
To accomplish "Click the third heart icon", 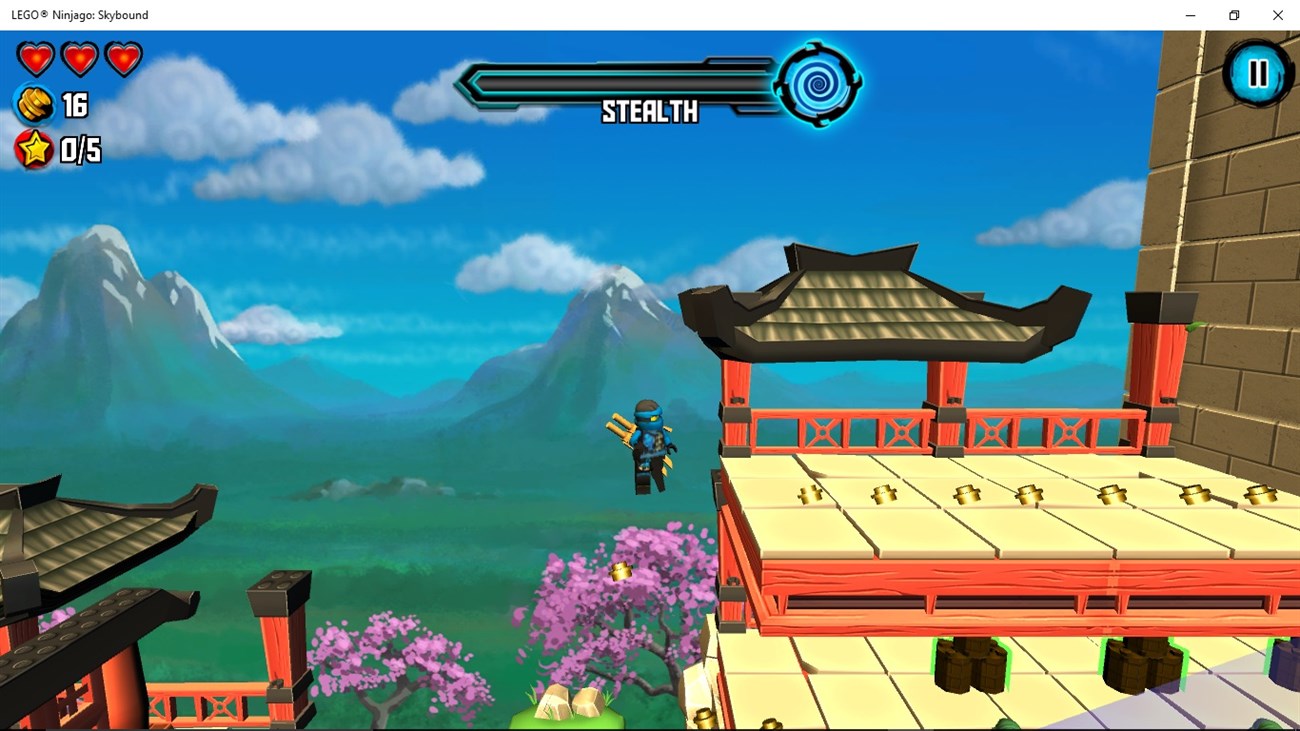I will (122, 57).
